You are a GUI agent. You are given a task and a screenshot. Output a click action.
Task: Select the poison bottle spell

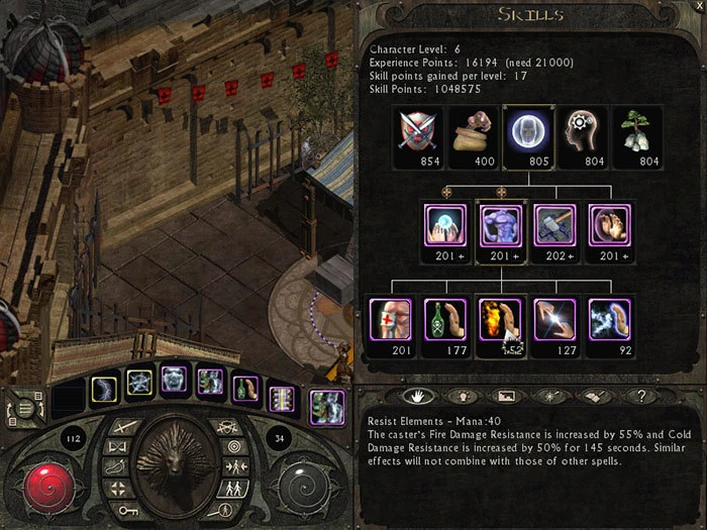point(444,321)
